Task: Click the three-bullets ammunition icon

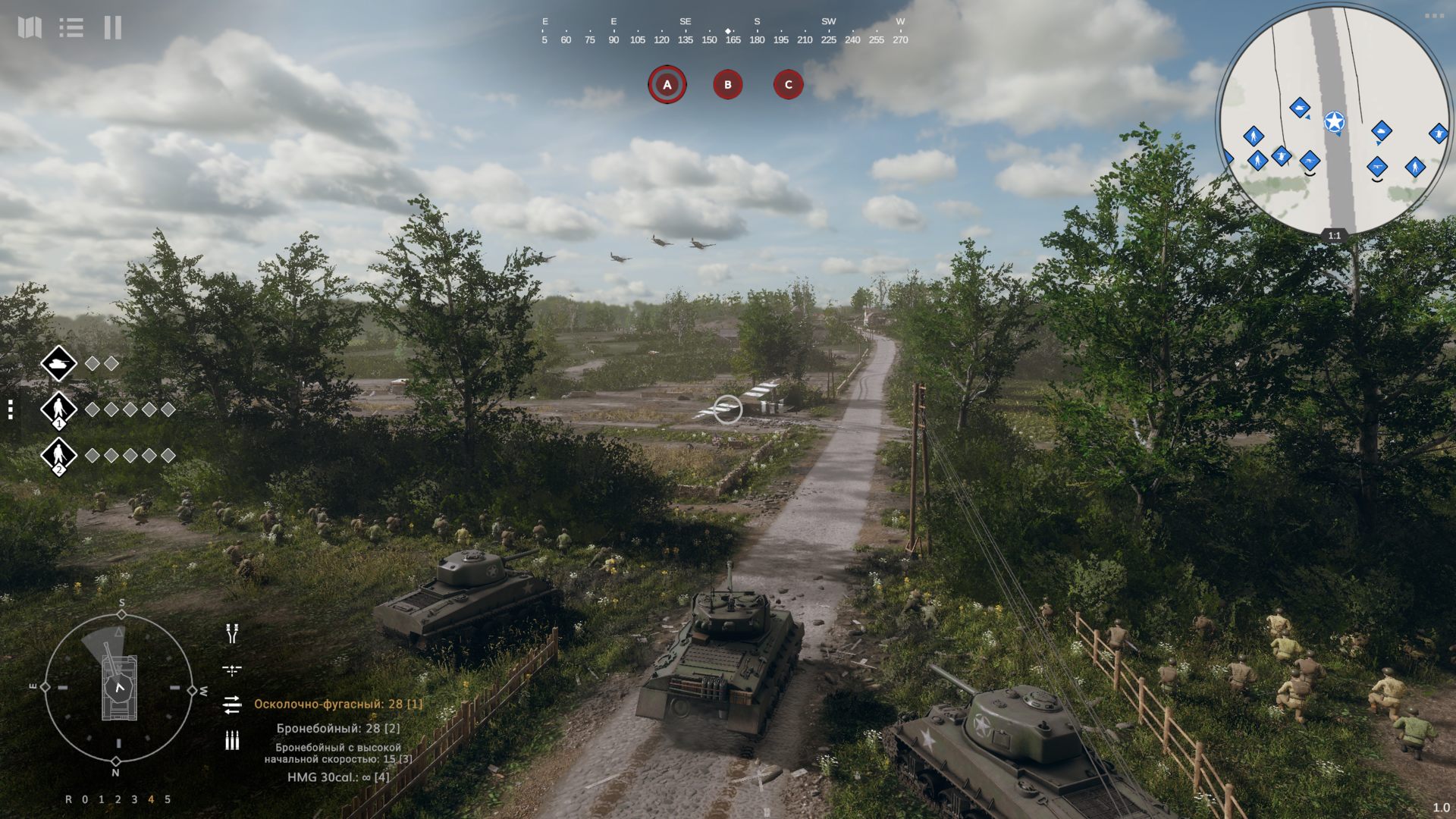Action: click(232, 741)
